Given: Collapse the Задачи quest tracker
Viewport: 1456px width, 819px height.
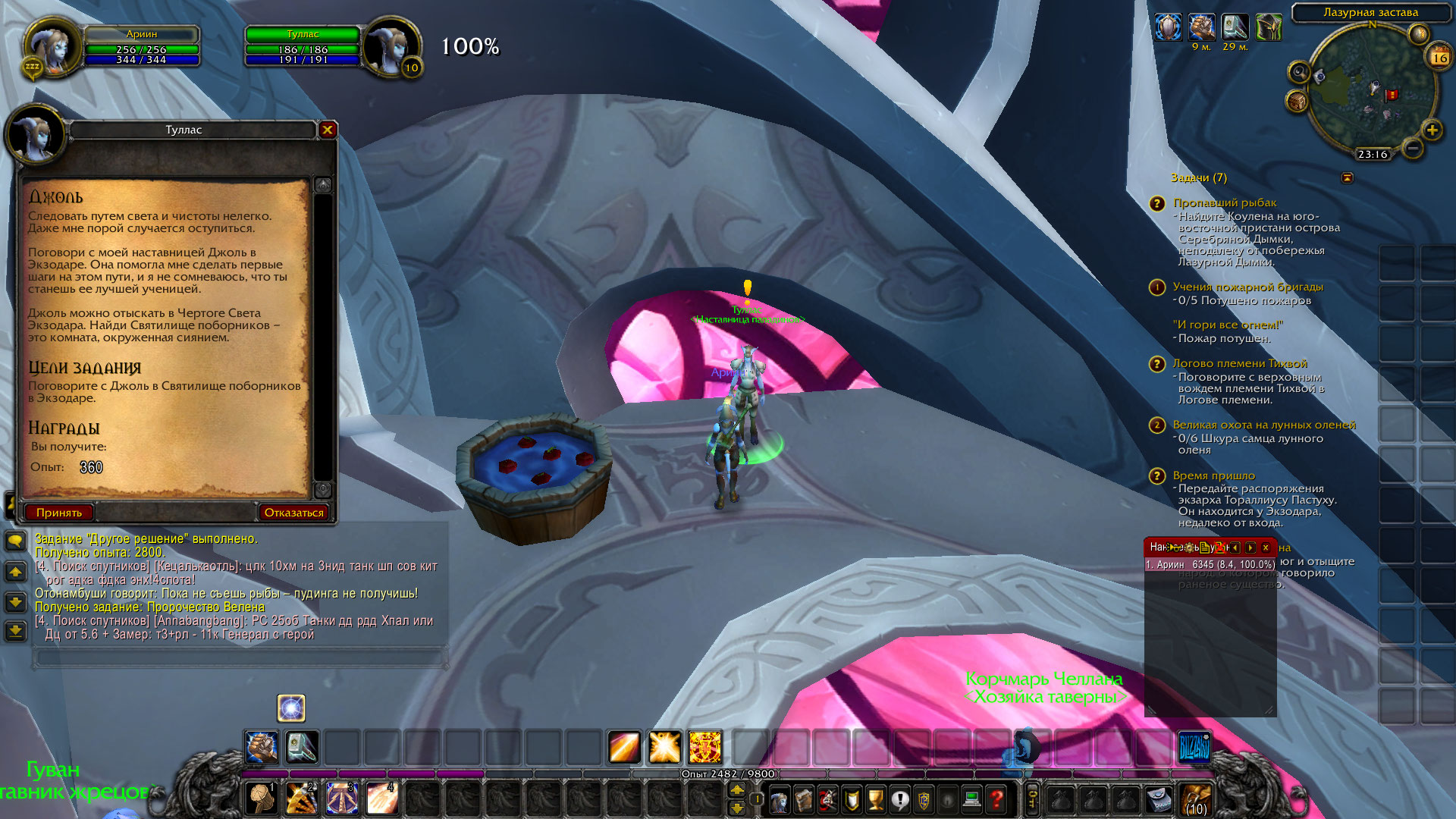Looking at the screenshot, I should (x=1347, y=177).
